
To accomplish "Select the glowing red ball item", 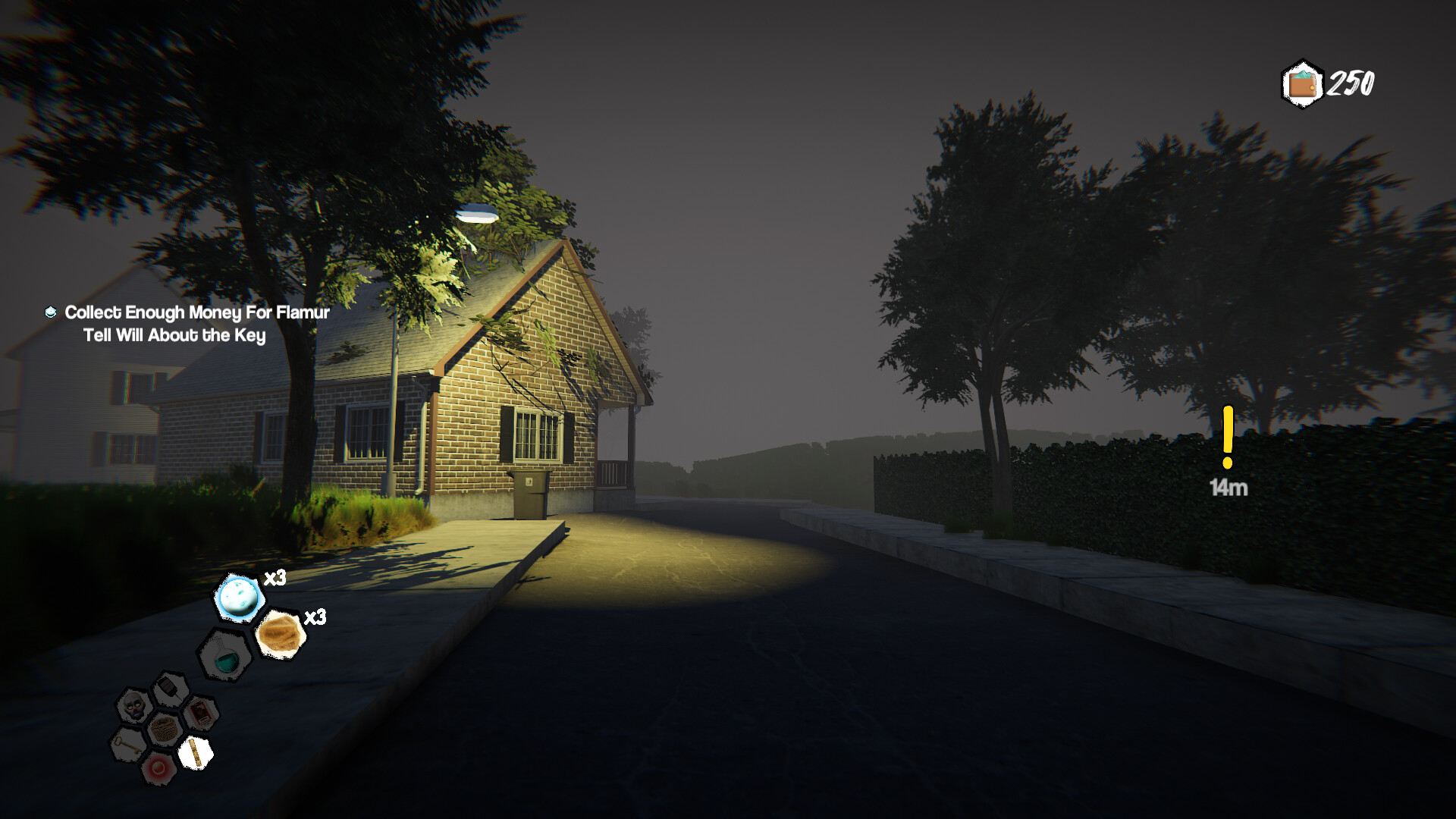I will 159,768.
